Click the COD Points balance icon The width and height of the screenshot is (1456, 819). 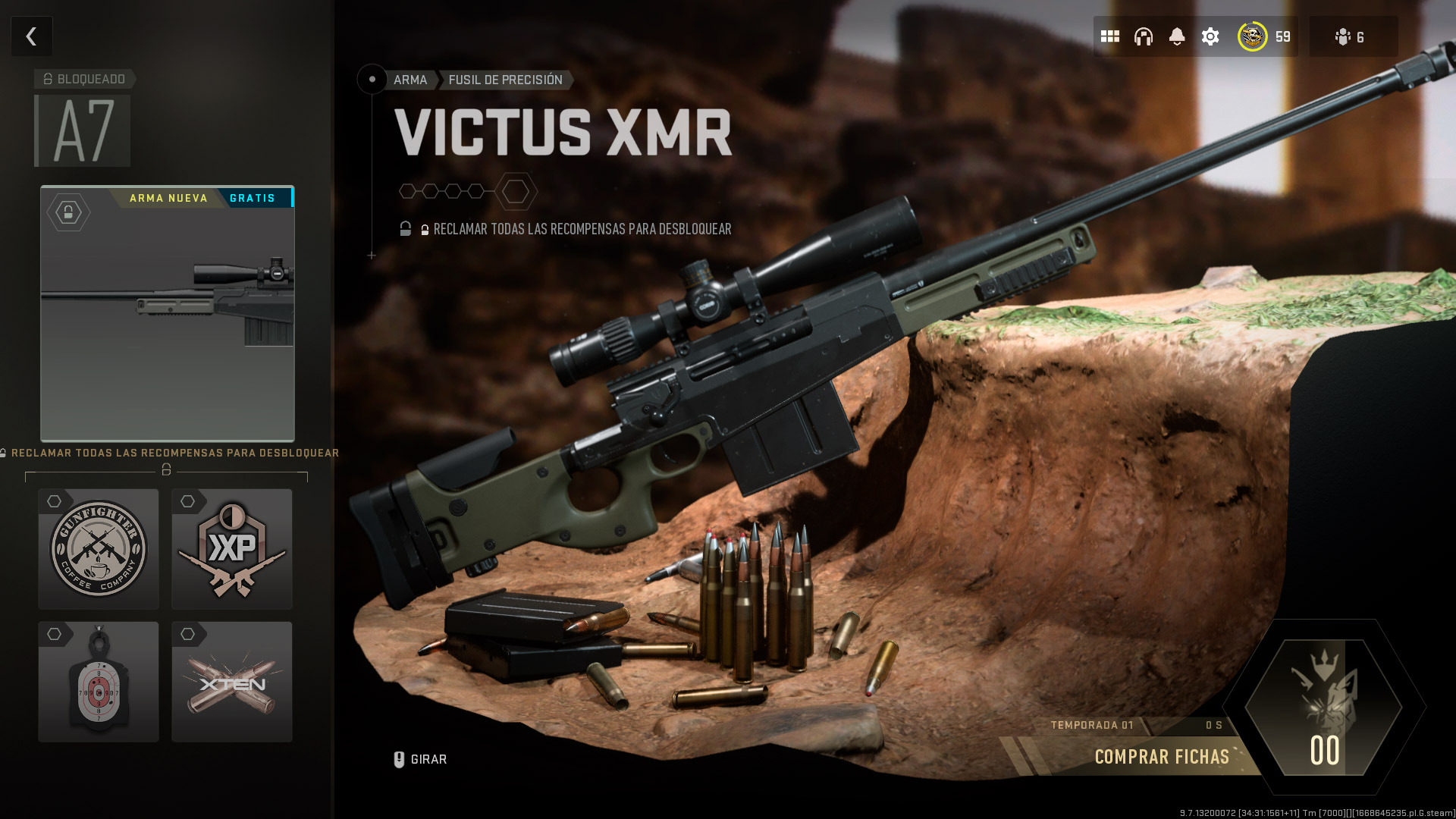coord(1253,36)
